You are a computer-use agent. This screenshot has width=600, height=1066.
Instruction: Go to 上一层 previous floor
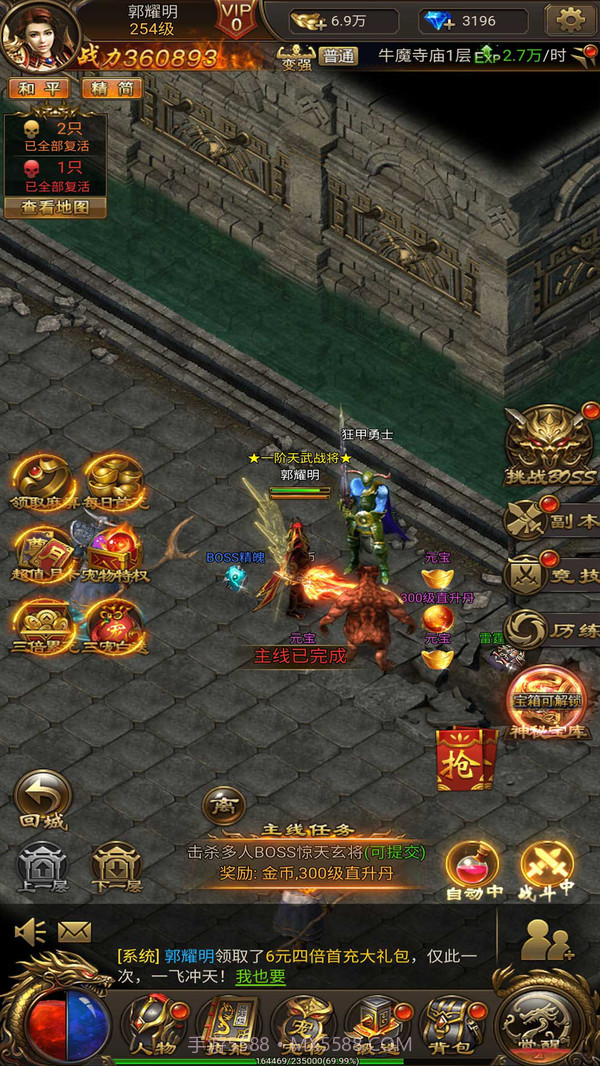pyautogui.click(x=42, y=867)
